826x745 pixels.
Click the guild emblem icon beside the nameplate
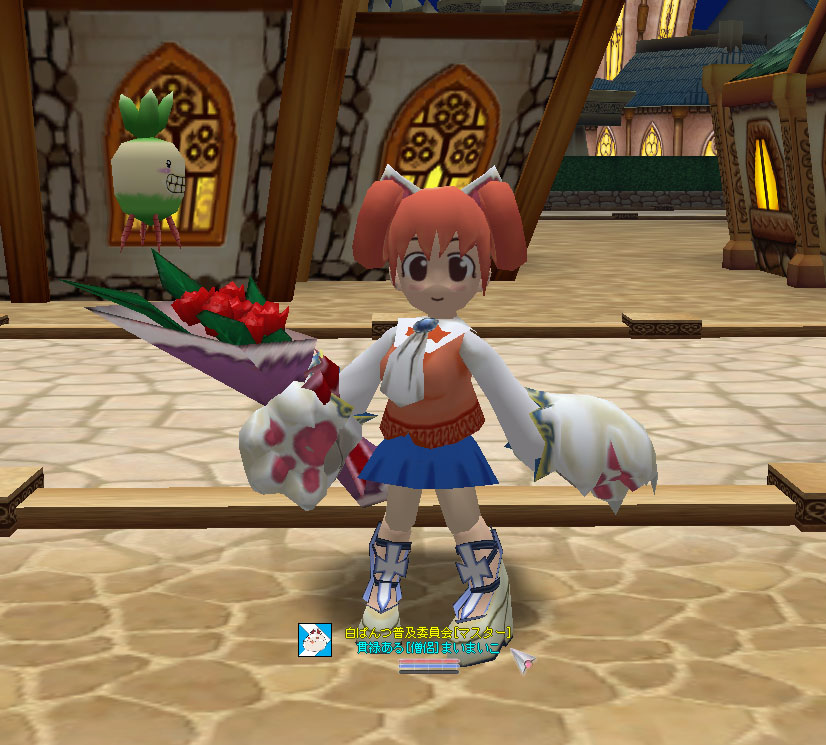(x=315, y=639)
